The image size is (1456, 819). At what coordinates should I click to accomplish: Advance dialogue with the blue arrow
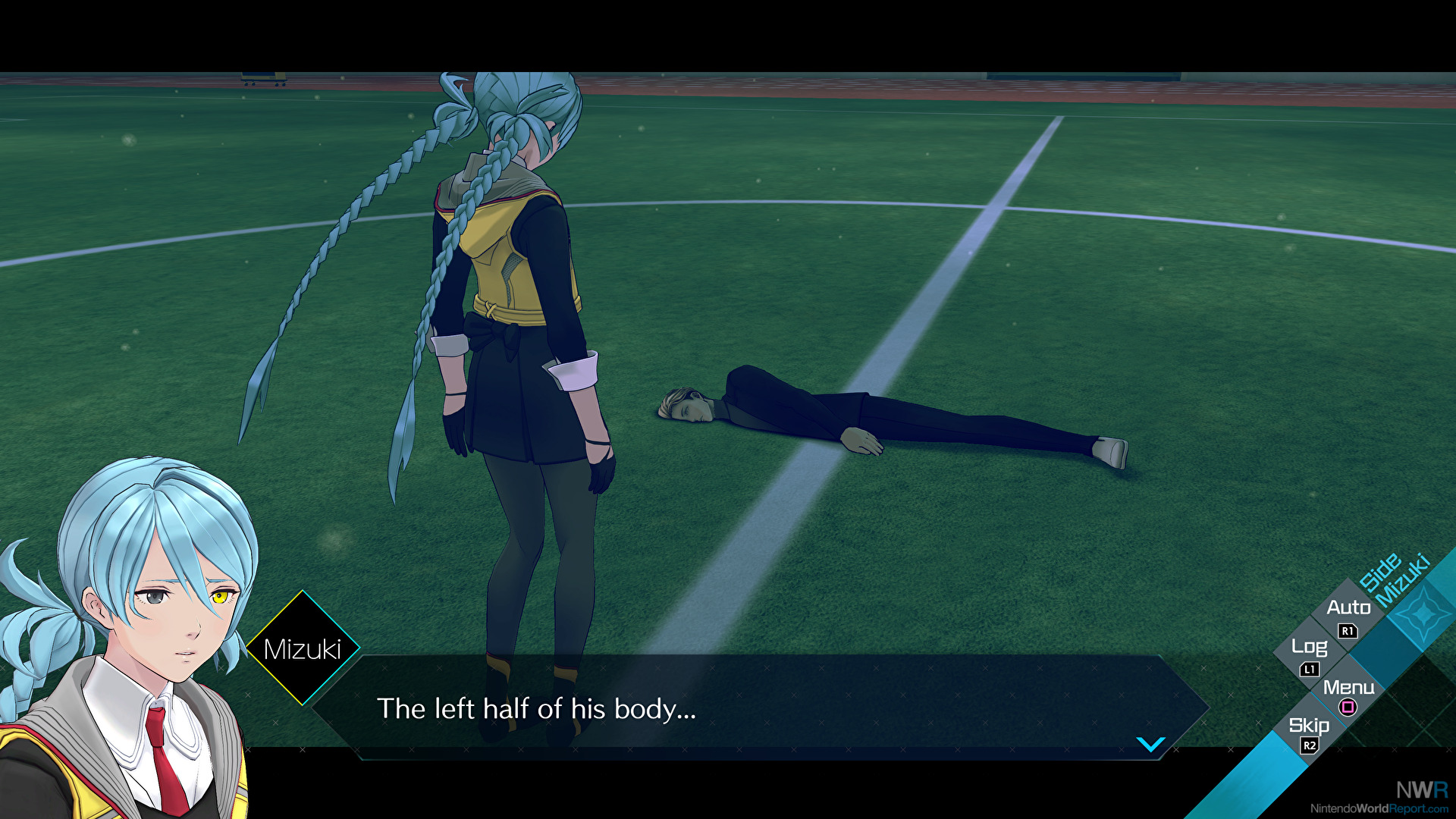[x=1150, y=745]
